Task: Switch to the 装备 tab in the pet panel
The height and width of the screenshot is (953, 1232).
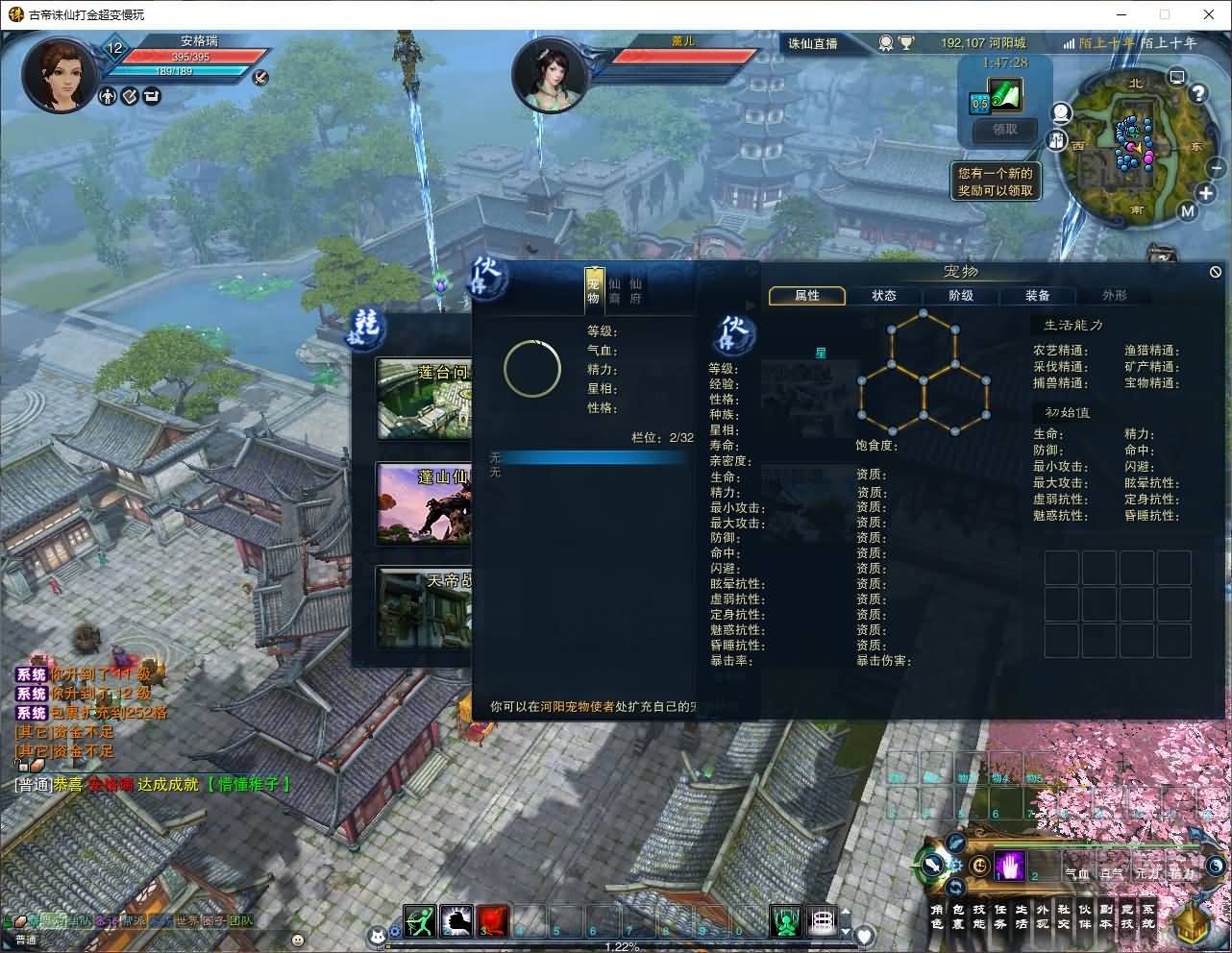Action: (1038, 296)
